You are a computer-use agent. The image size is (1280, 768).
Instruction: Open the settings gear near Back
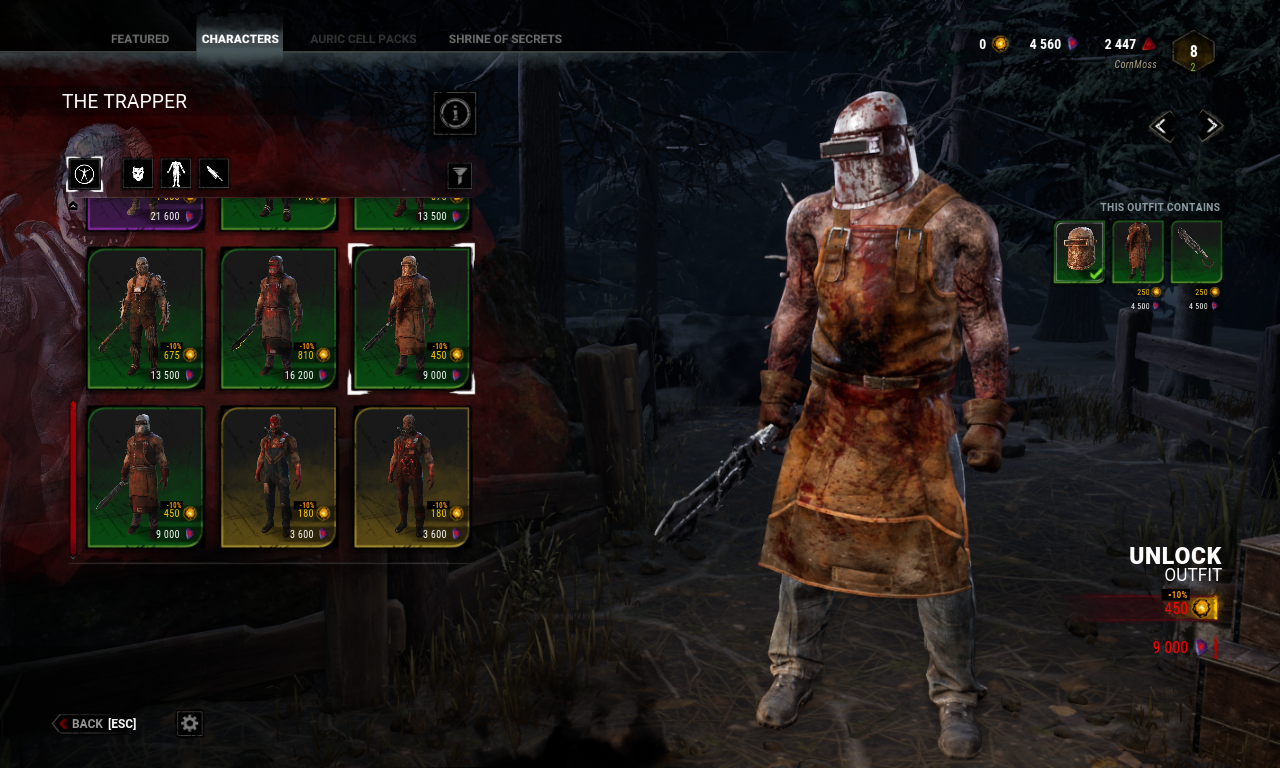189,722
